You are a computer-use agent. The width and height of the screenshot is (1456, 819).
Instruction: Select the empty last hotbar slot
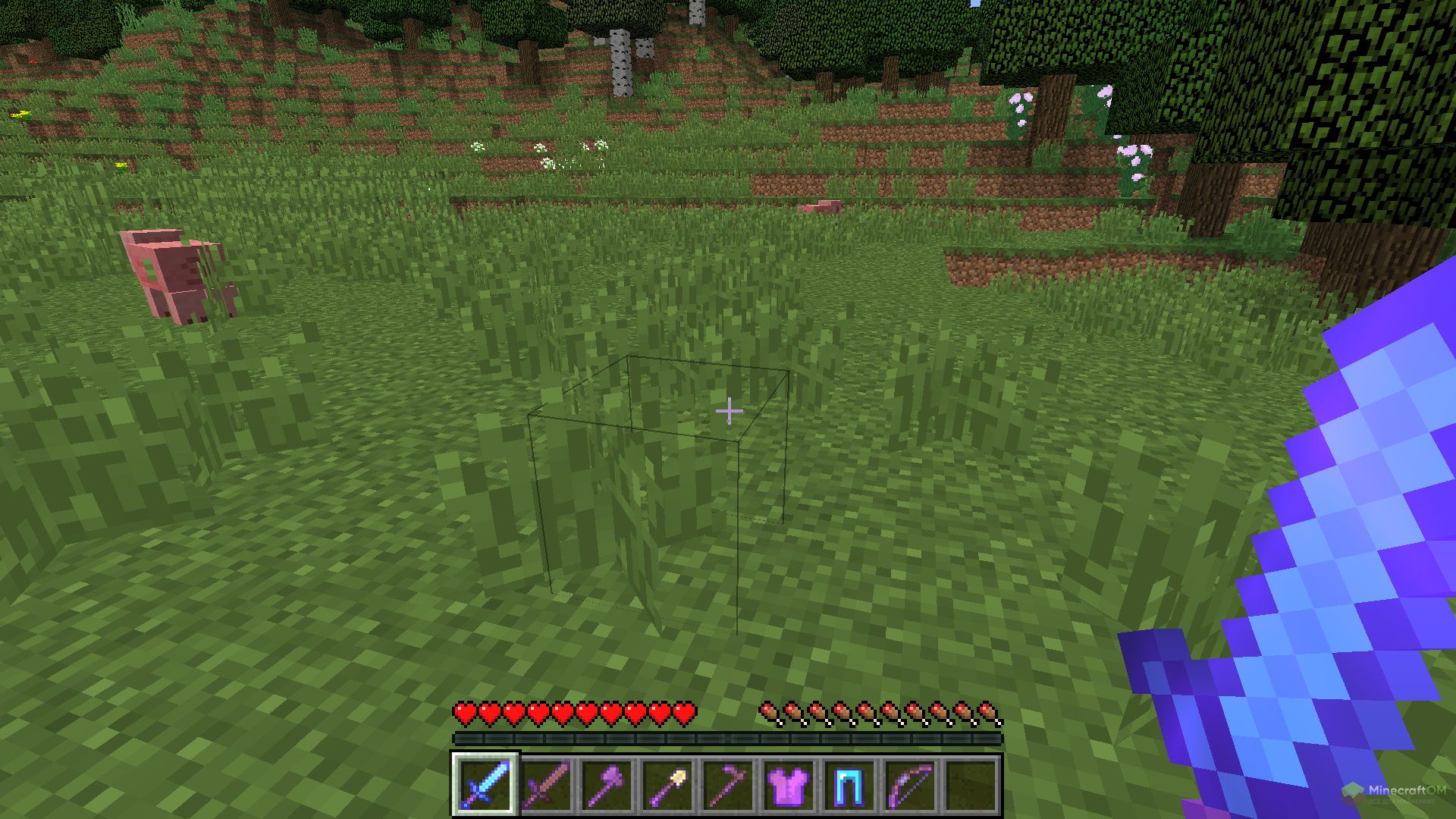(971, 784)
